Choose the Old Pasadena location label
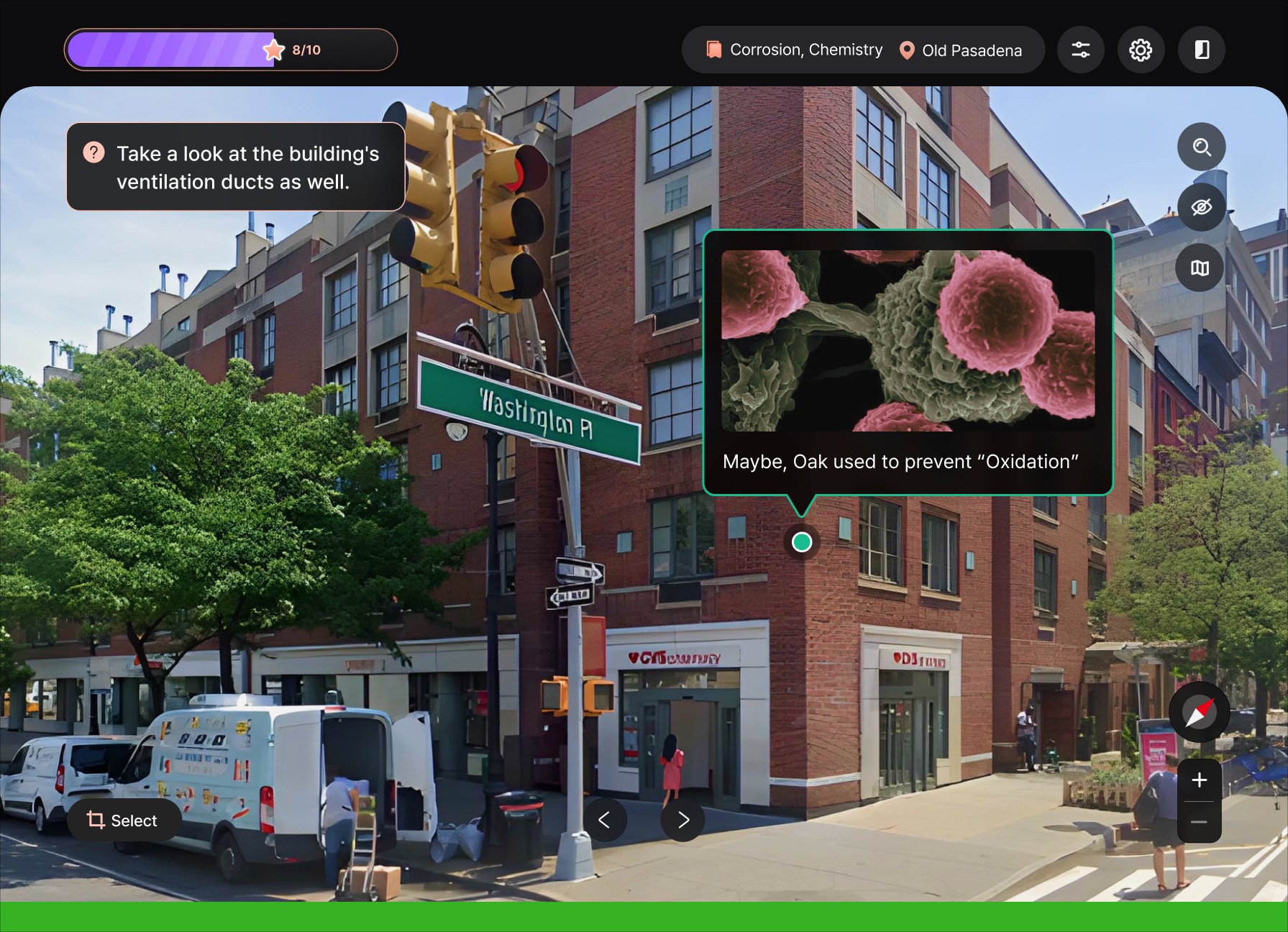1288x932 pixels. [x=961, y=50]
